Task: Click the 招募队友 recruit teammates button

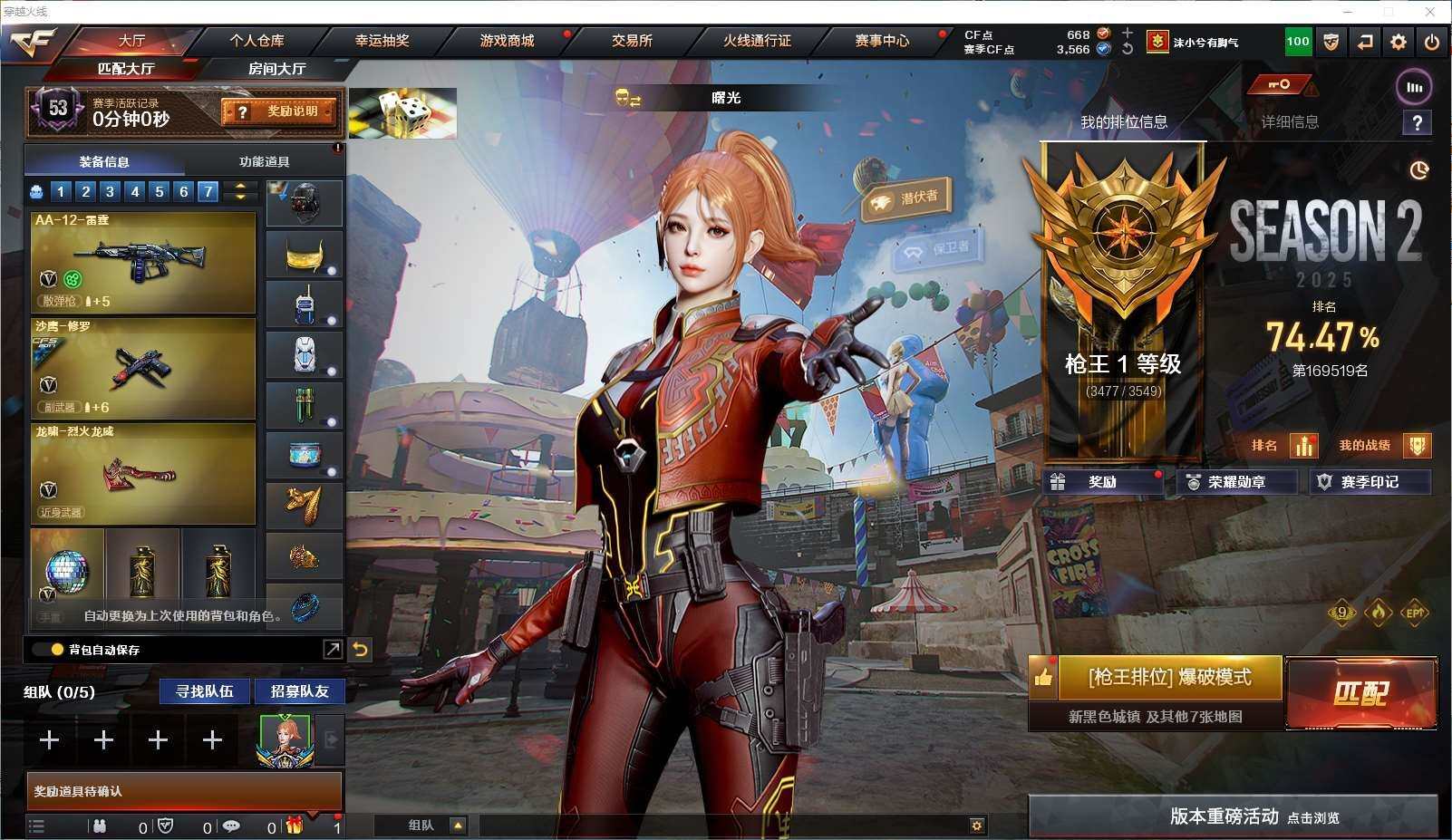Action: click(x=299, y=691)
